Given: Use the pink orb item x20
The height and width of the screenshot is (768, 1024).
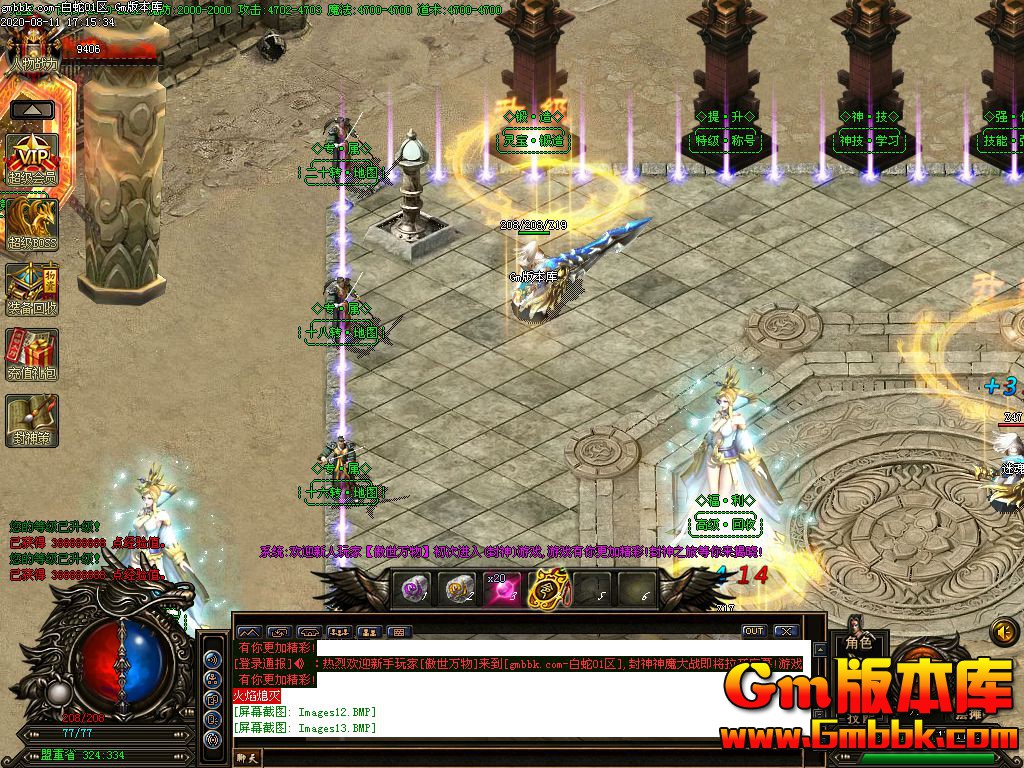Looking at the screenshot, I should (x=505, y=590).
